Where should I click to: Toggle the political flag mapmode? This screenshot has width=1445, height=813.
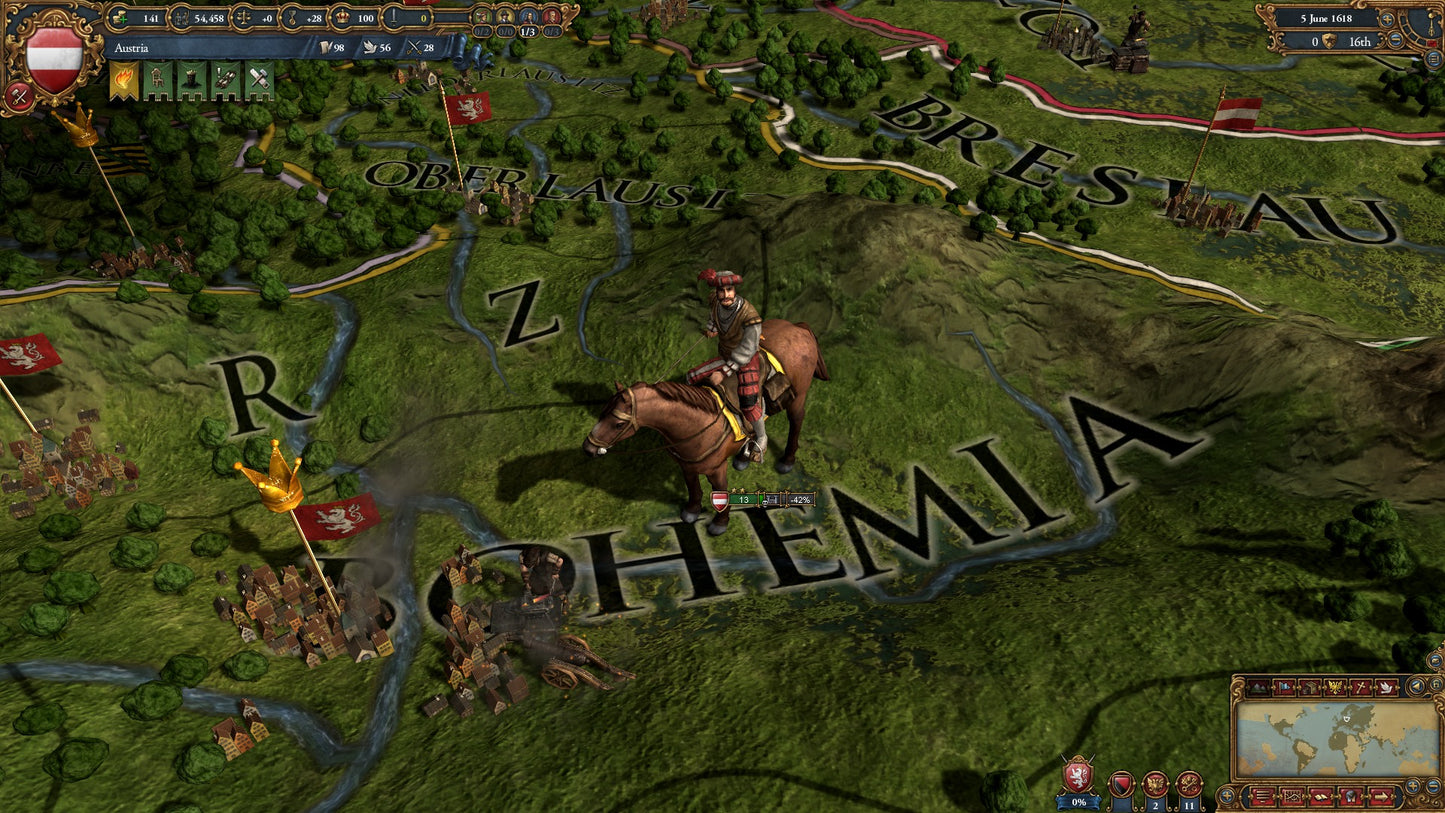coord(1285,686)
